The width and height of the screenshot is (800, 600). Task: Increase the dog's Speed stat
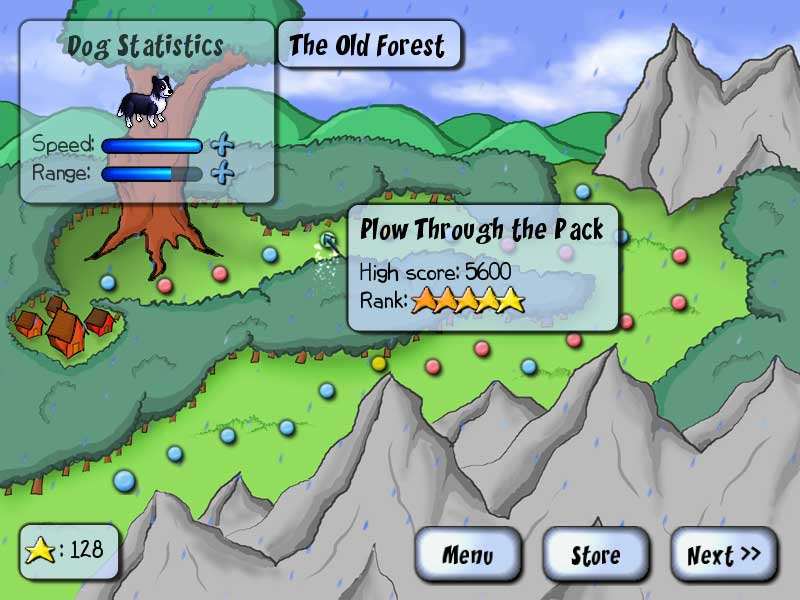click(223, 146)
